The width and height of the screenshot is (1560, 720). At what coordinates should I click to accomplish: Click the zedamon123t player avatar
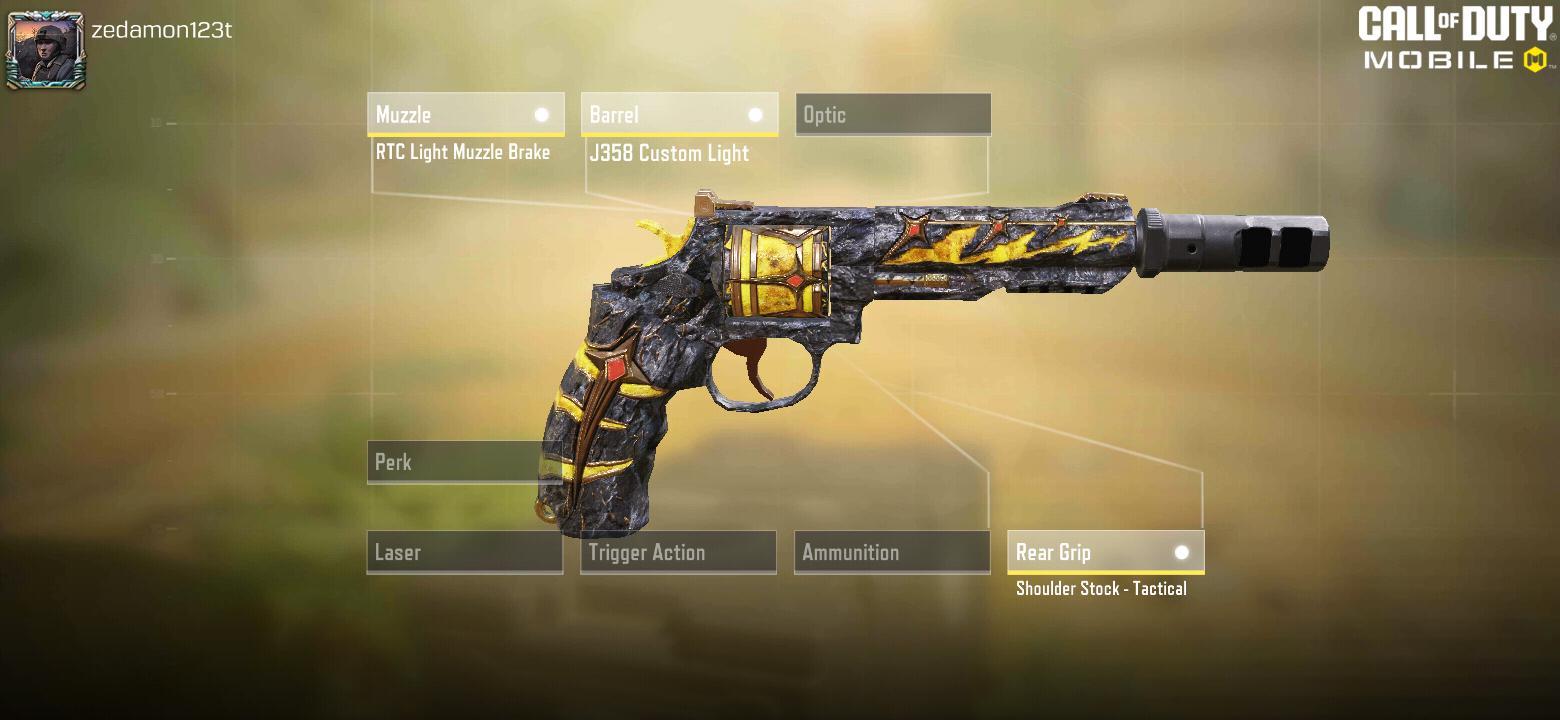tap(45, 50)
